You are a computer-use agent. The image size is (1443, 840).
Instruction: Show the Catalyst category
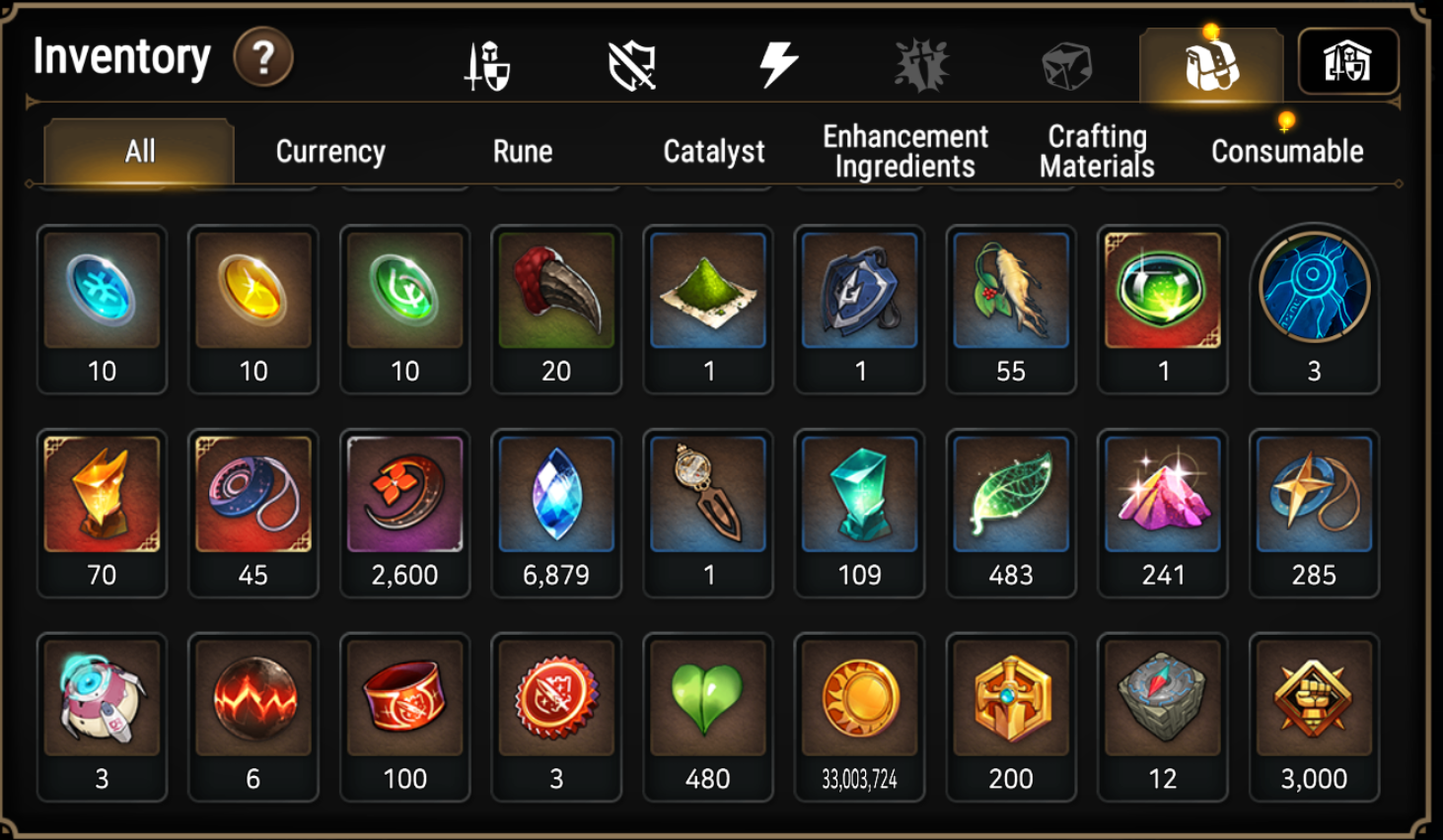(x=713, y=151)
